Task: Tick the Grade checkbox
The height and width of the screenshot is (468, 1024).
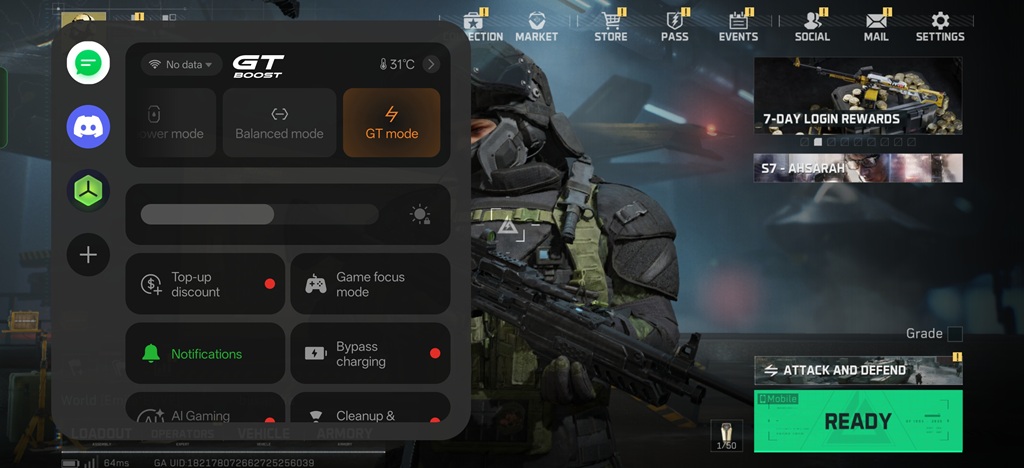Action: (x=955, y=334)
